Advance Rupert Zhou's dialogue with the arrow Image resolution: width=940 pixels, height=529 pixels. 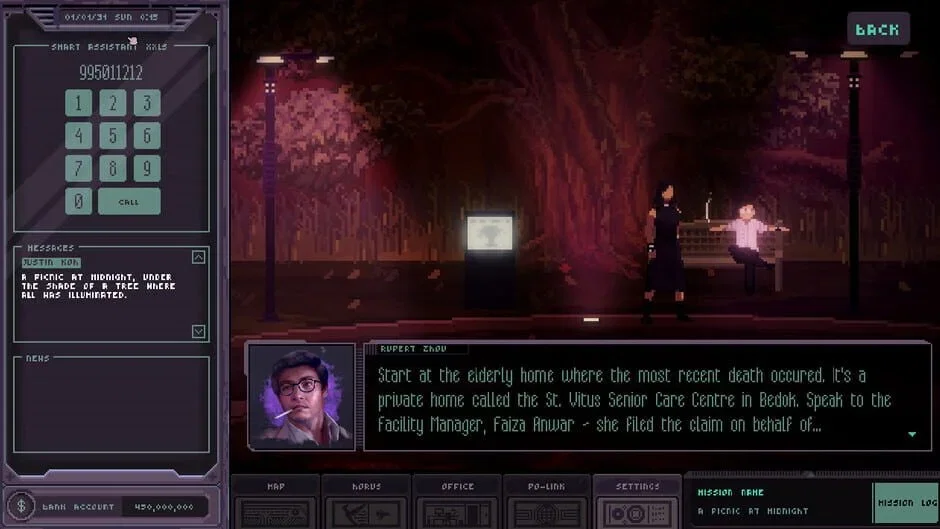pyautogui.click(x=911, y=434)
